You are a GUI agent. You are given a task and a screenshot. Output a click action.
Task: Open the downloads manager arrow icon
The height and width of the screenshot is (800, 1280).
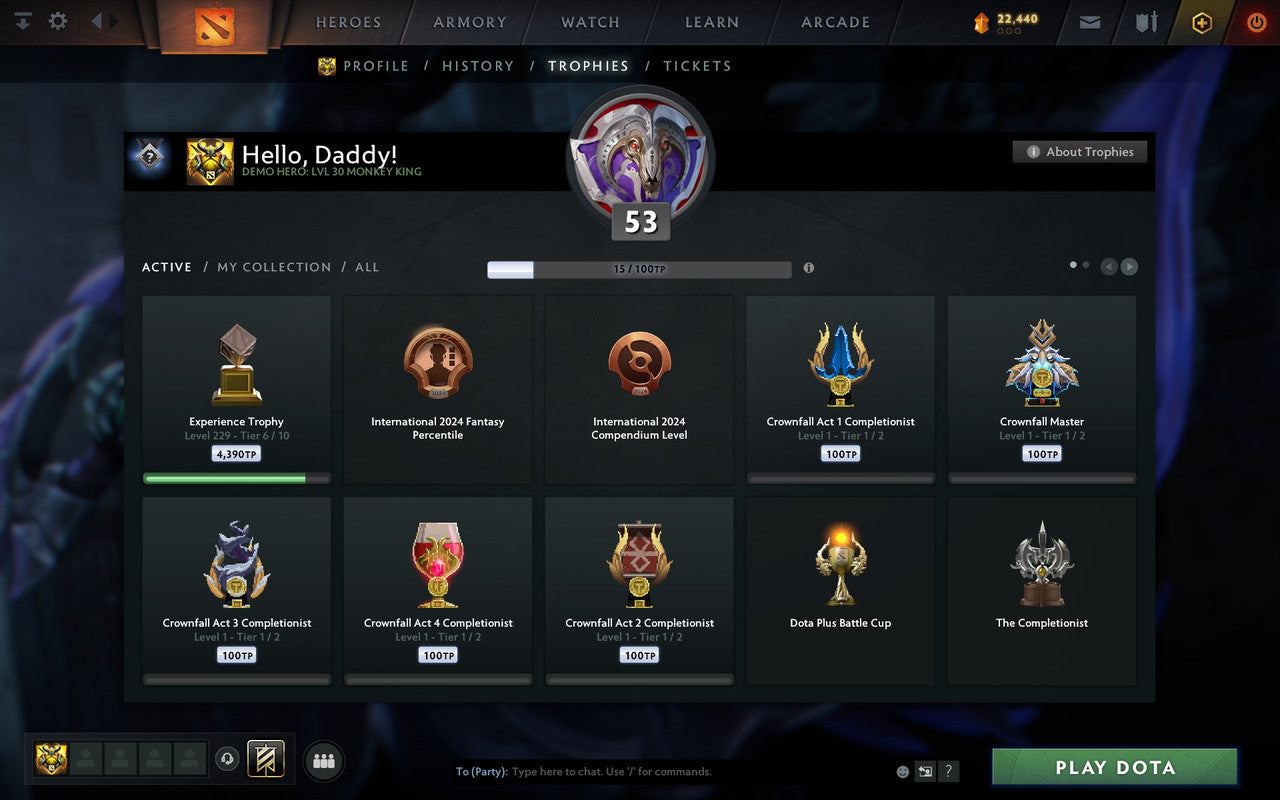[22, 21]
